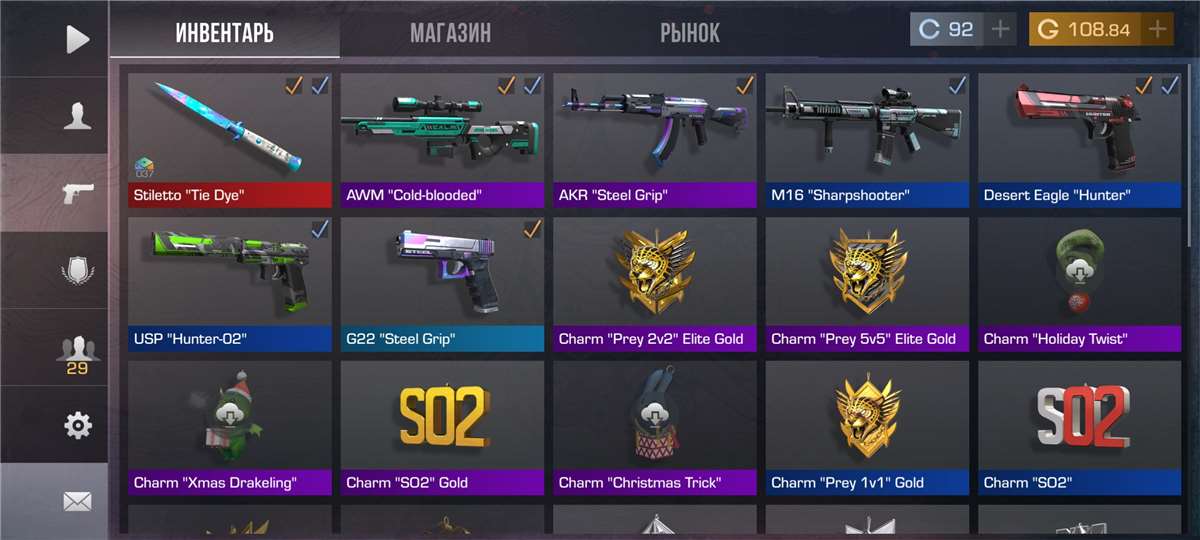Open settings gear icon

click(76, 426)
